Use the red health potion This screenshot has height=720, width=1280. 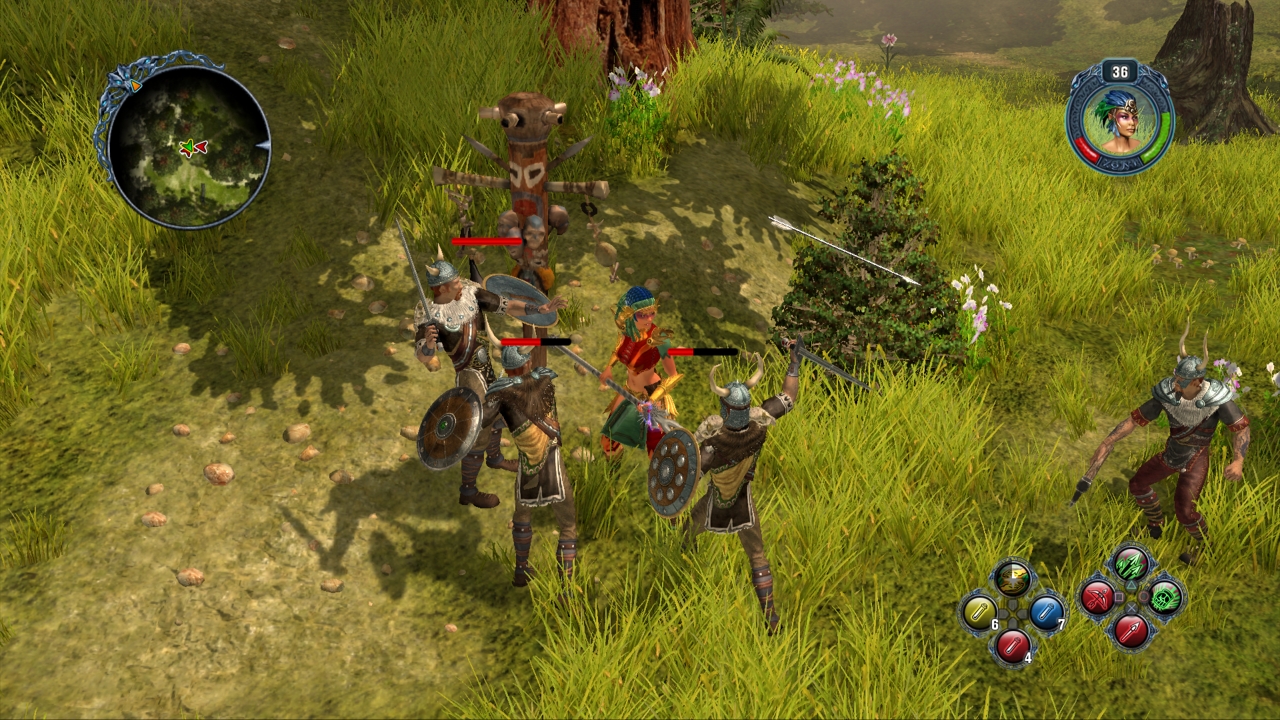point(1012,645)
